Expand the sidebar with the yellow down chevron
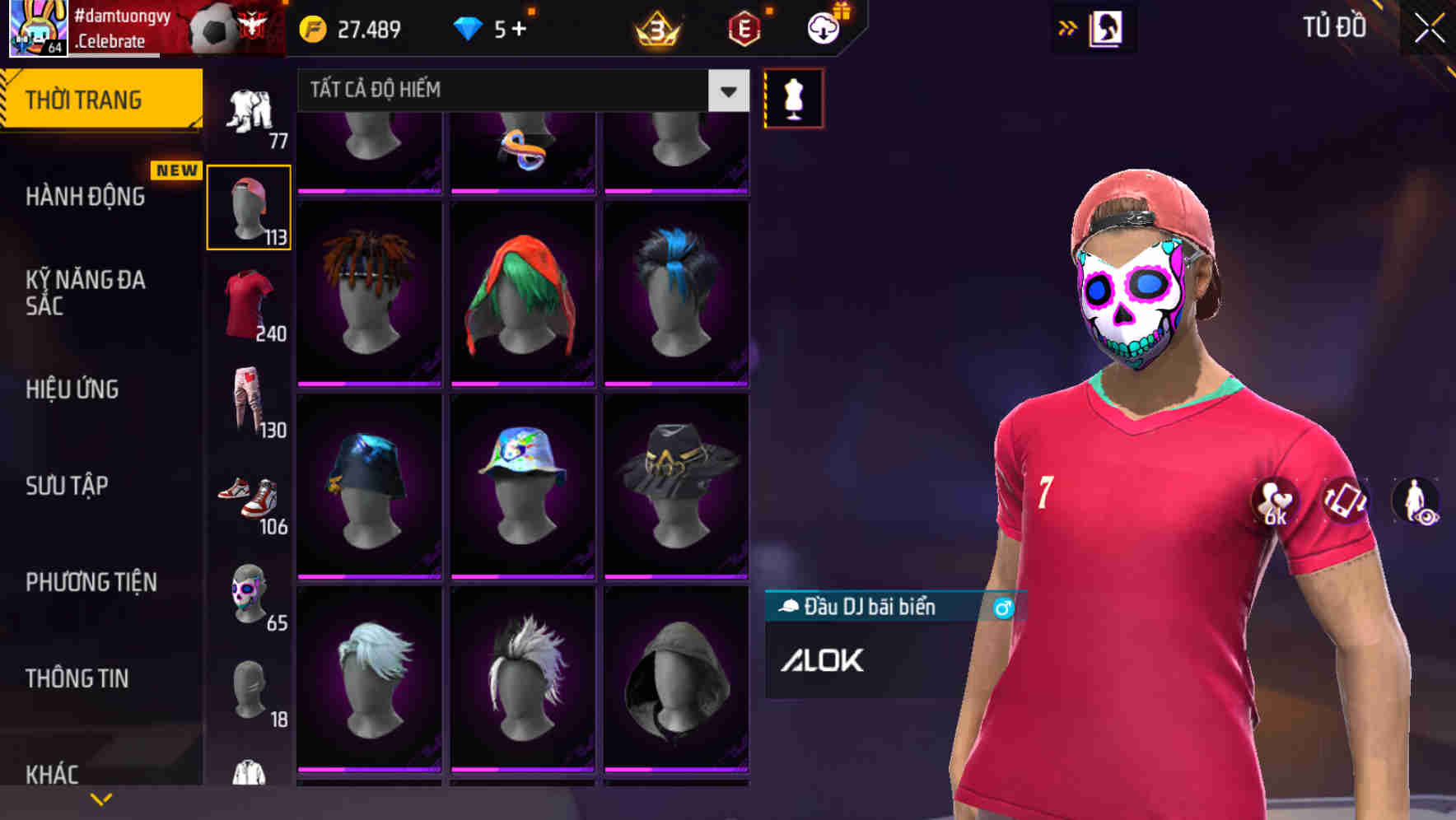1456x820 pixels. point(101,797)
